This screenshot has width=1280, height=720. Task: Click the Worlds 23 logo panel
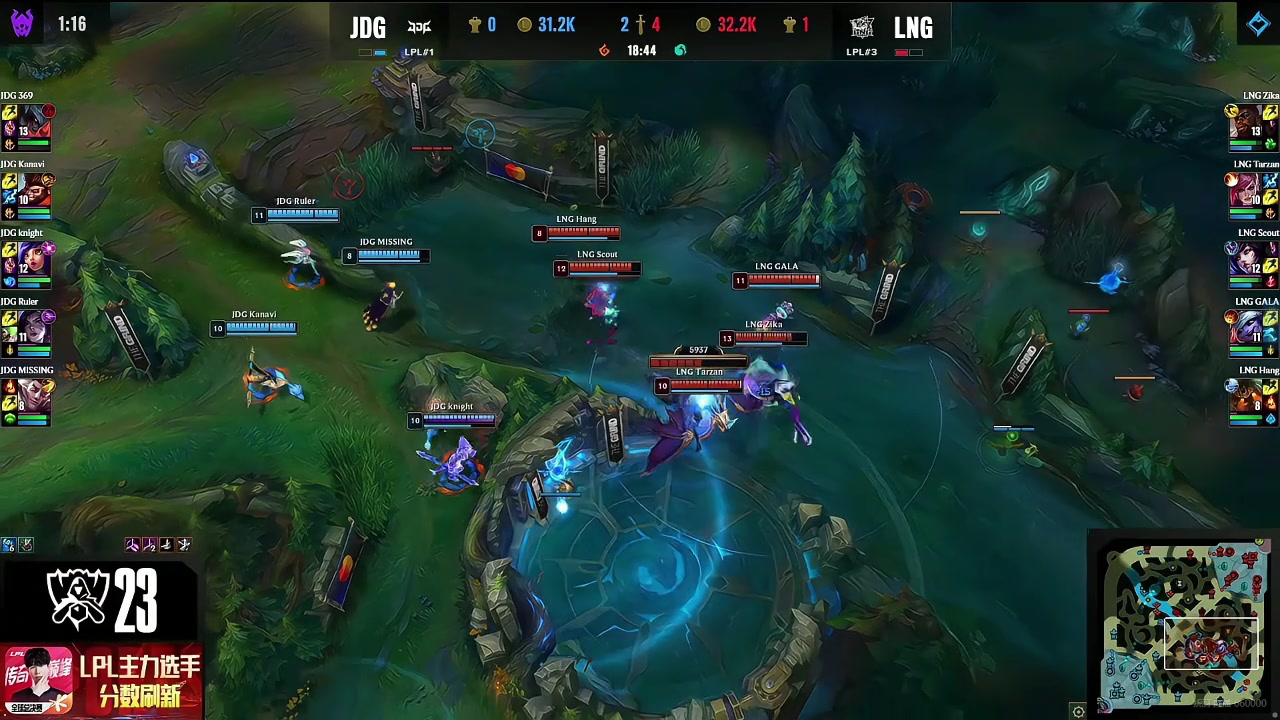(x=101, y=600)
